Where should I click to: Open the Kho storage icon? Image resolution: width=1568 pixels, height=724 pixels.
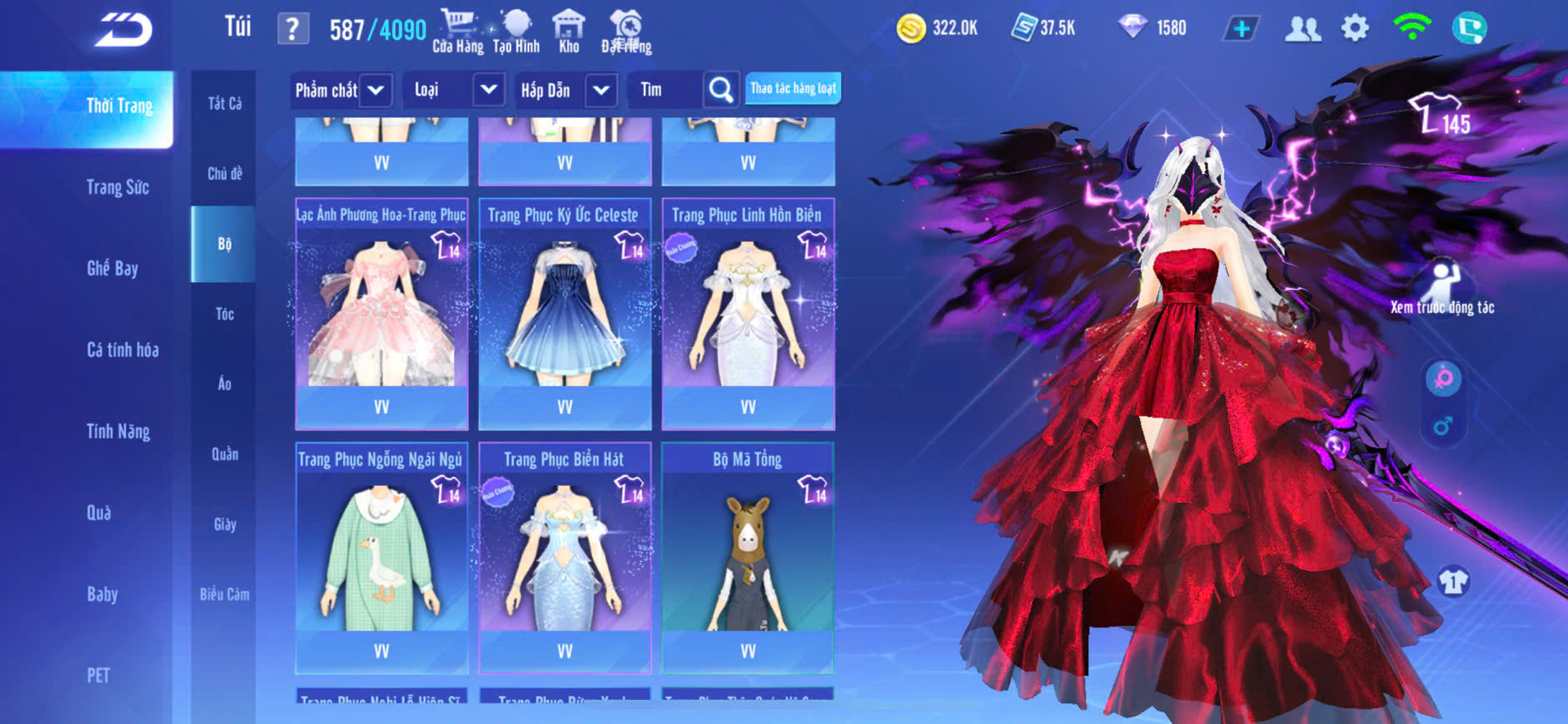pyautogui.click(x=569, y=32)
